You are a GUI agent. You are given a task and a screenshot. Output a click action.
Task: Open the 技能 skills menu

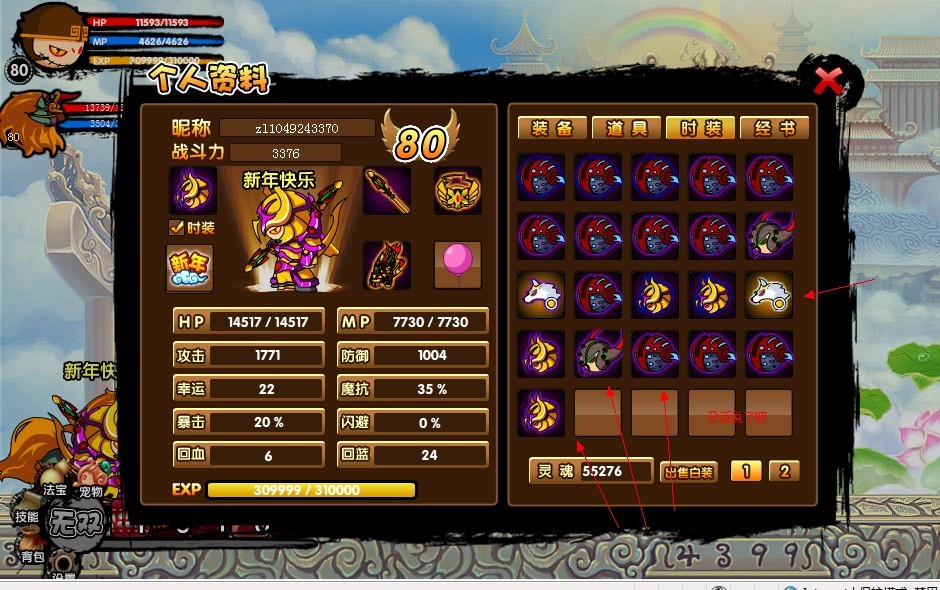coord(27,516)
